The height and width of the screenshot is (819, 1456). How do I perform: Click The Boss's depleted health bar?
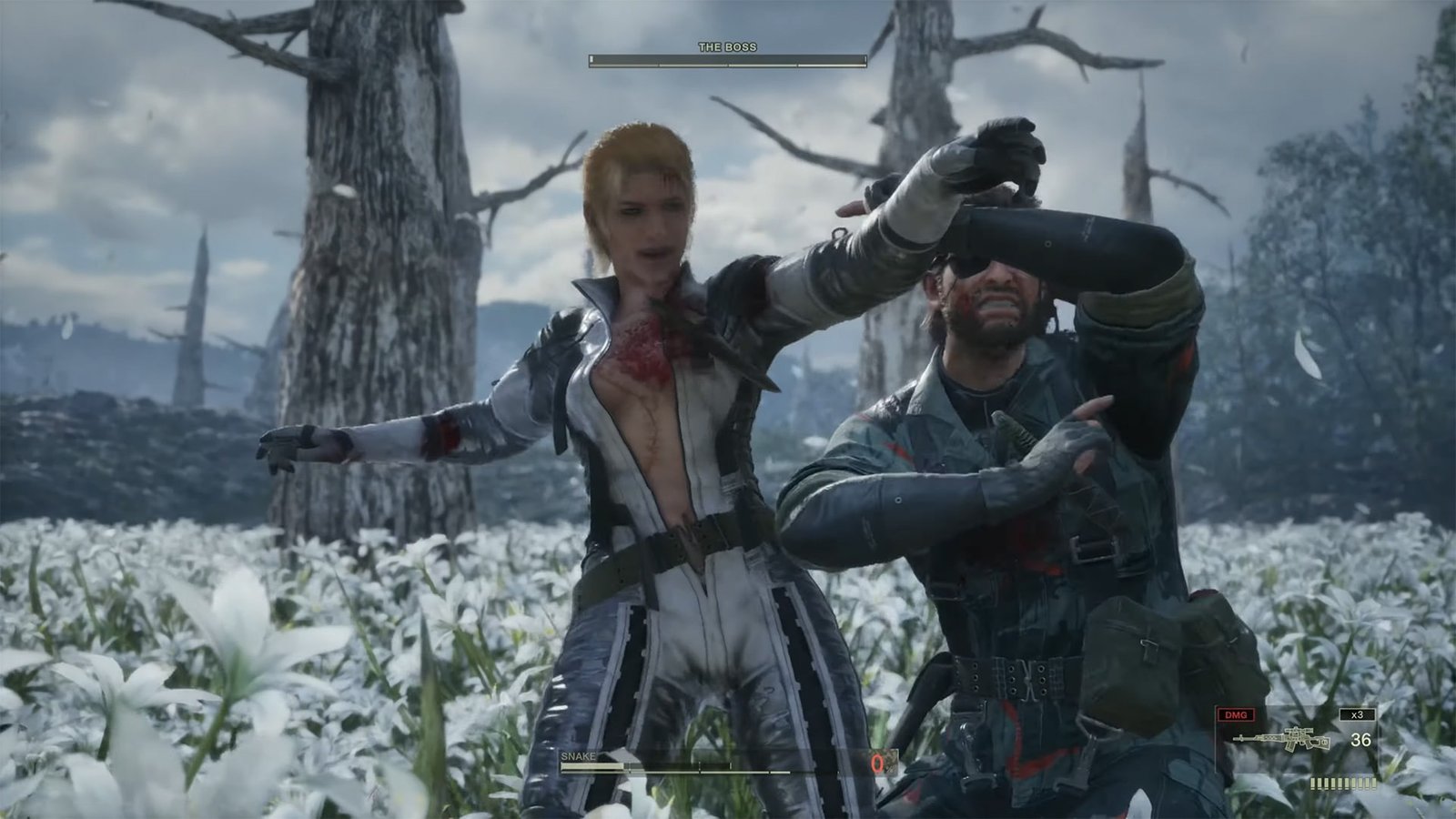point(728,59)
